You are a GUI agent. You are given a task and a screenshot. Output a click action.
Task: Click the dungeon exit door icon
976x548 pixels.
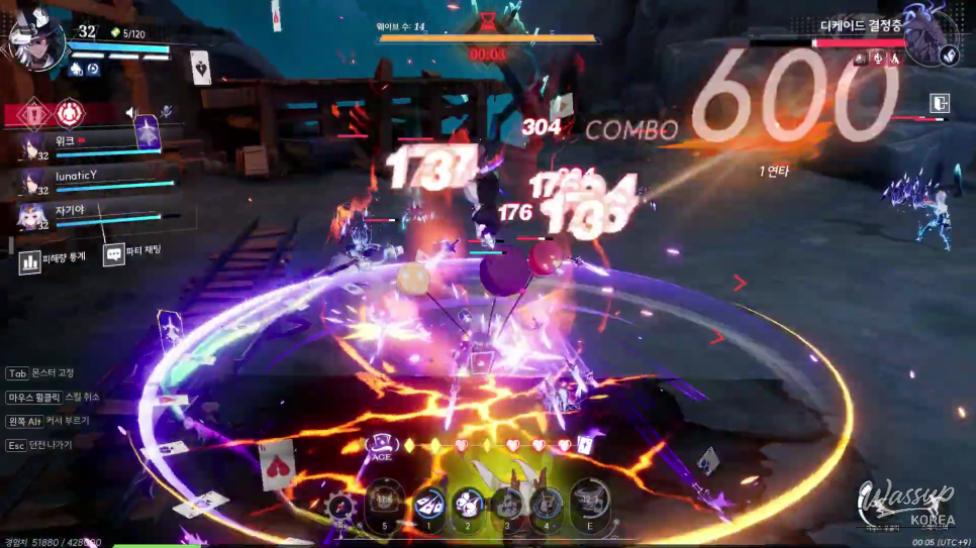pos(938,103)
